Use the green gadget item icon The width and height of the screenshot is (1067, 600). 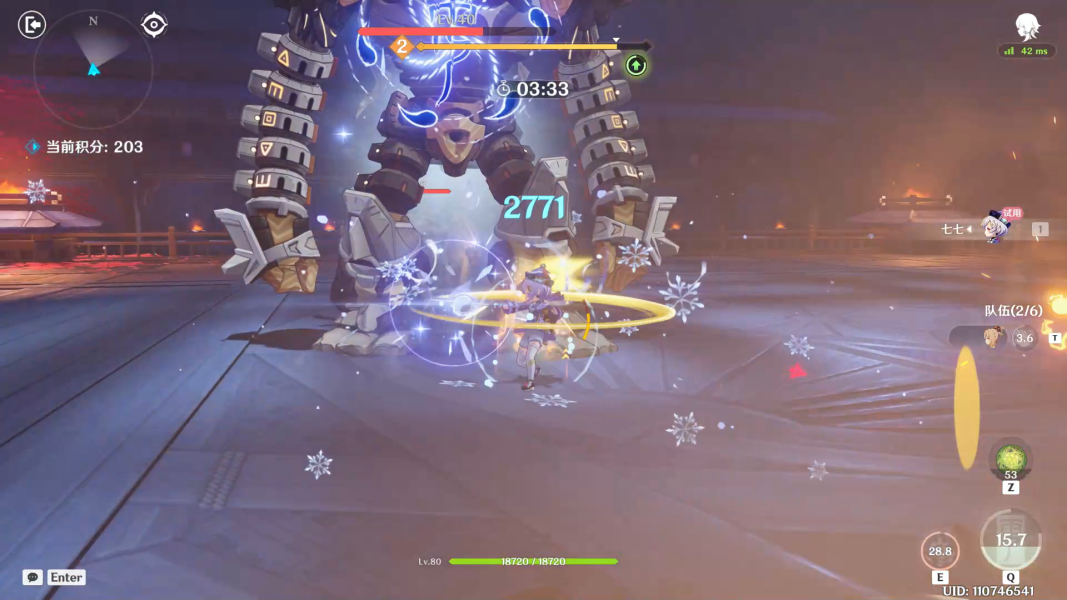(x=1010, y=458)
